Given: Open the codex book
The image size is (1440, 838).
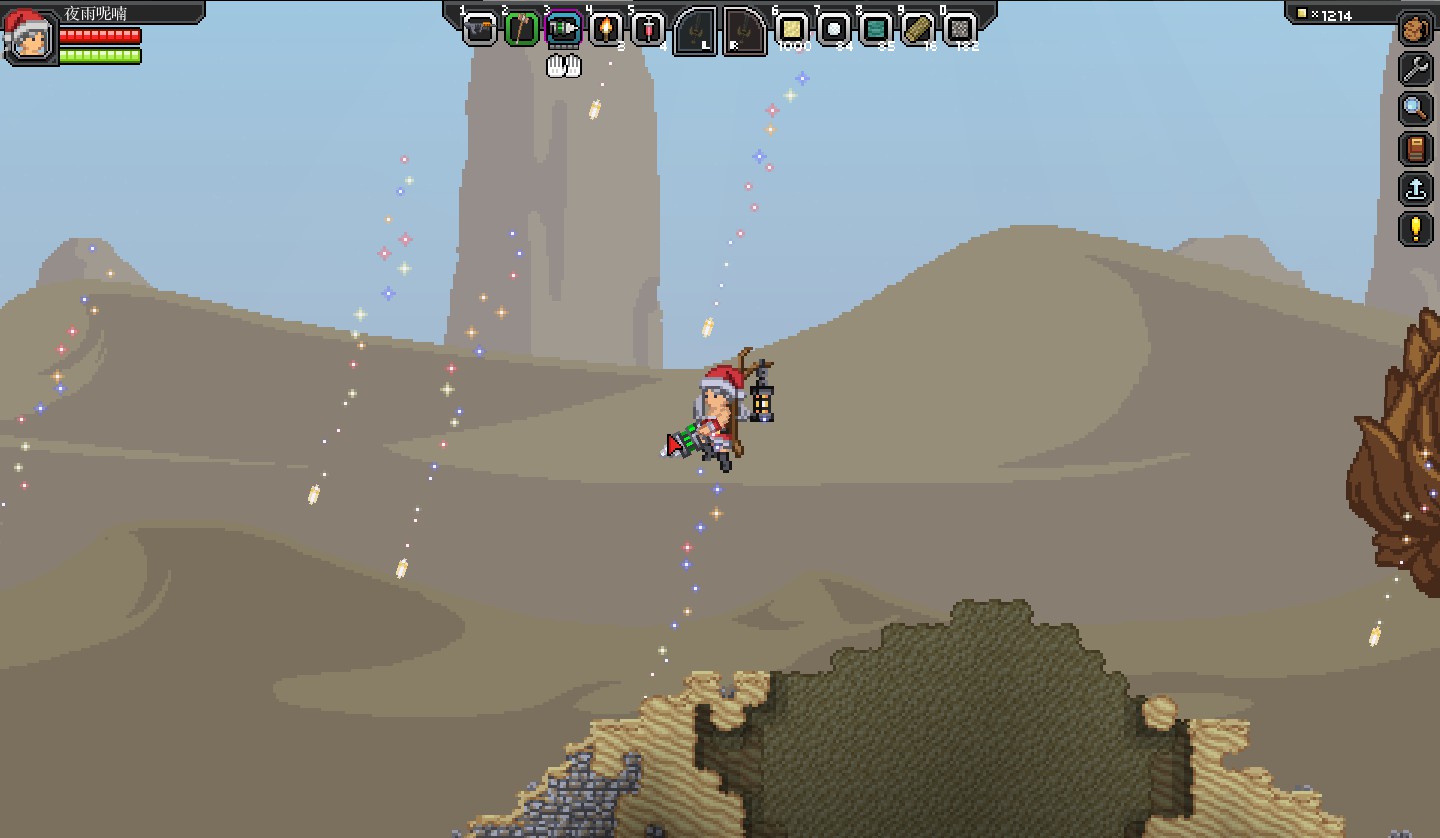Looking at the screenshot, I should tap(1416, 149).
